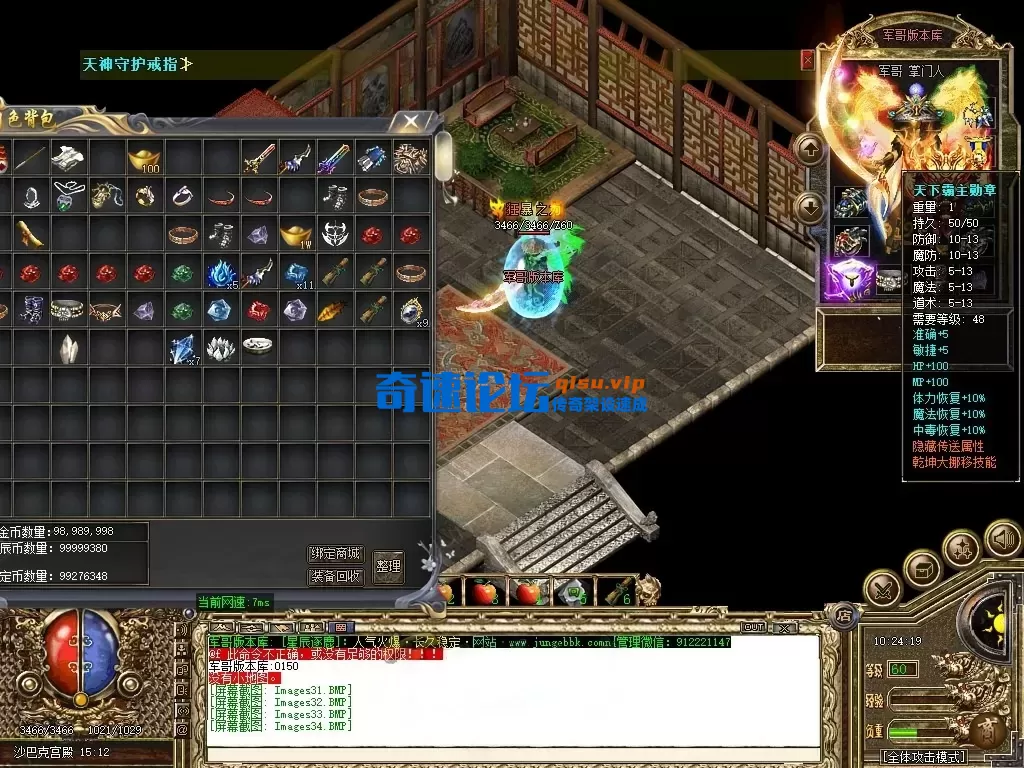Click the 整理 sort button
This screenshot has width=1024, height=768.
coord(388,566)
